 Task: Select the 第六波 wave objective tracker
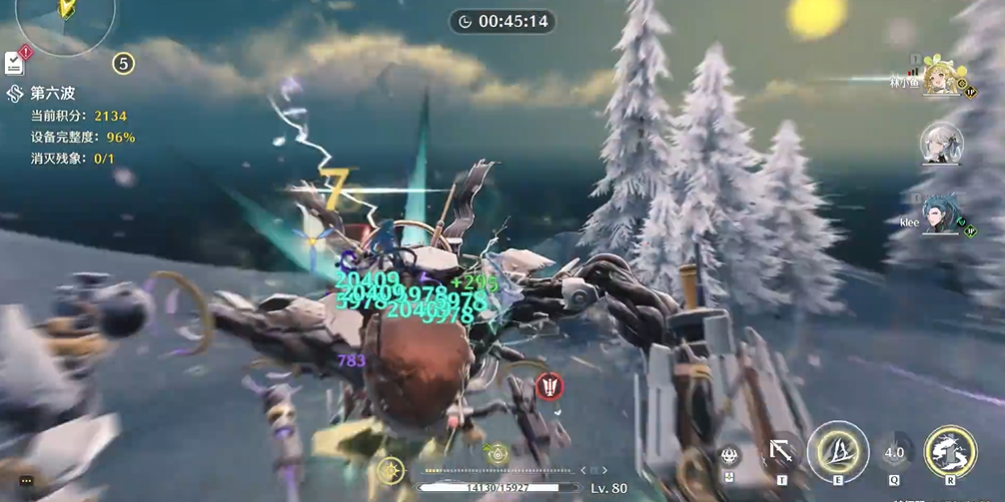[52, 93]
